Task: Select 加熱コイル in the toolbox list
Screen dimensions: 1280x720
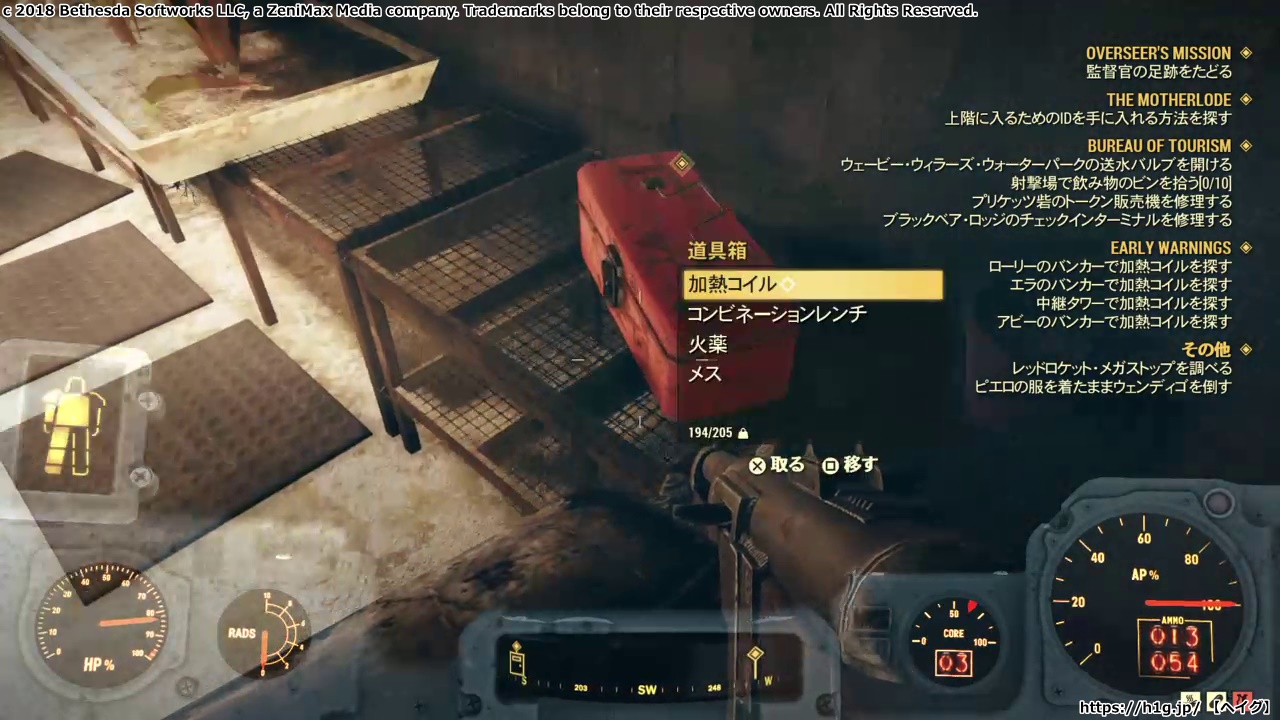Action: pyautogui.click(x=811, y=285)
